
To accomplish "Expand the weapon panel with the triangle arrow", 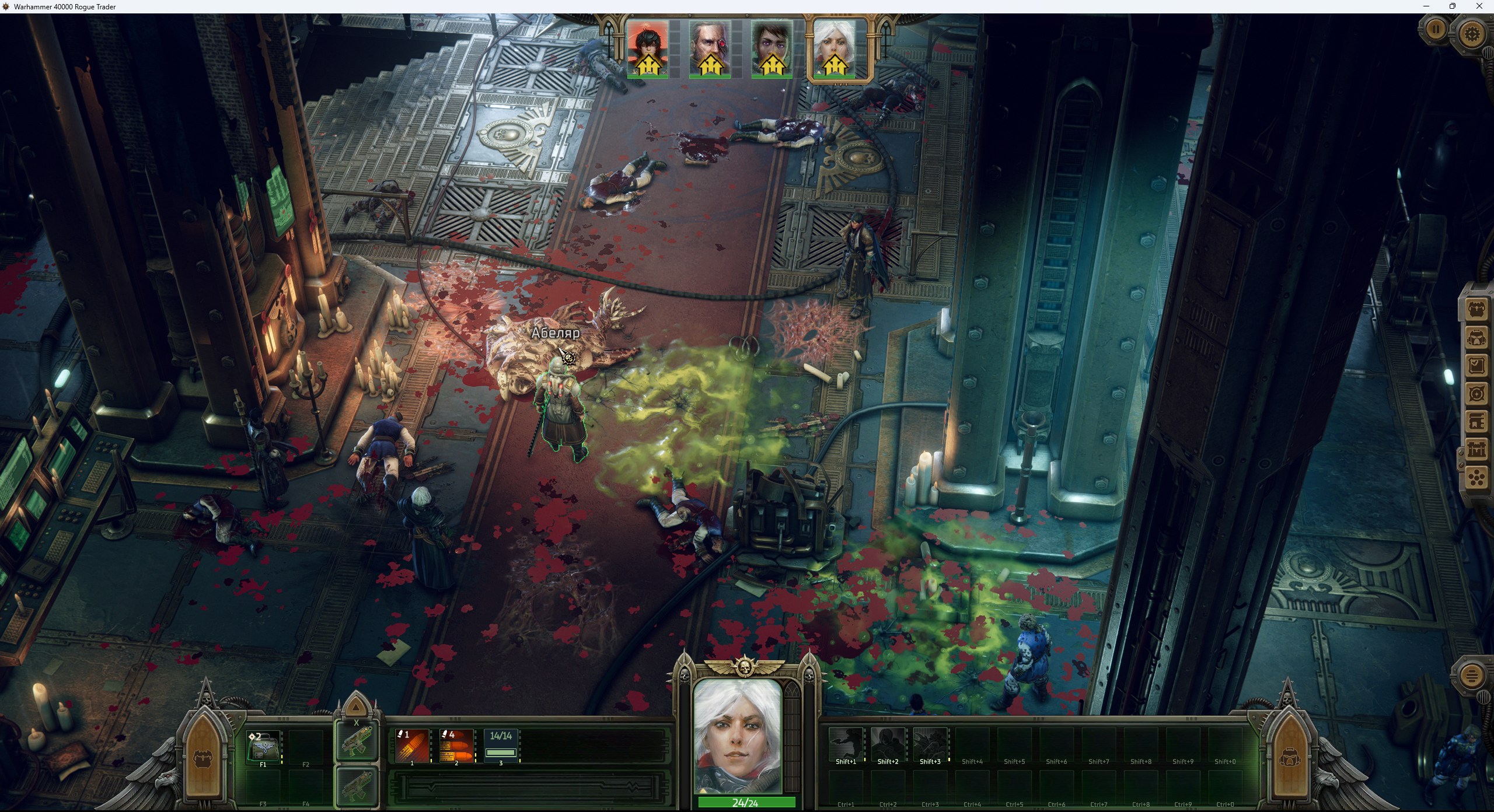I will coord(356,708).
